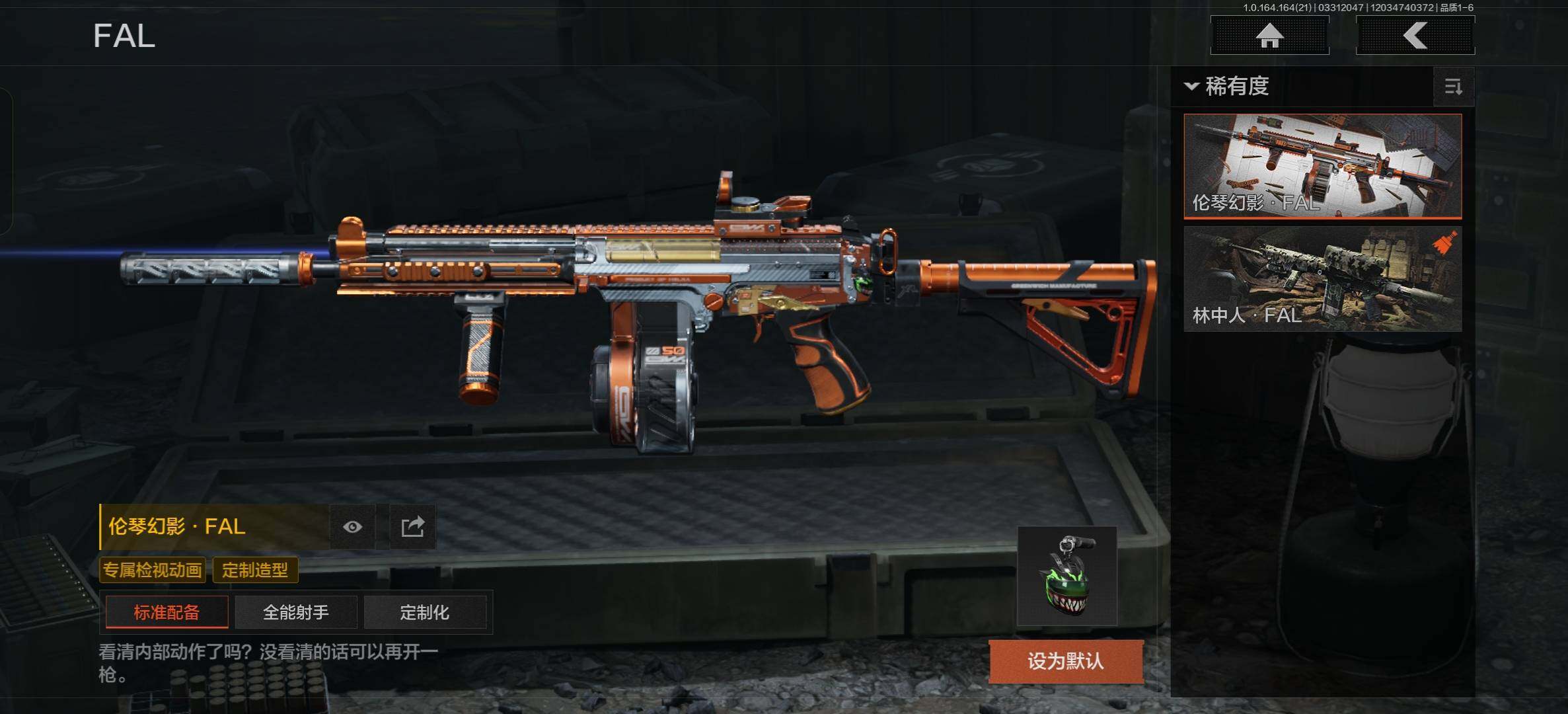This screenshot has height=714, width=1568.
Task: Select the 伦琴幻影·FAL skin thumbnail
Action: point(1322,165)
